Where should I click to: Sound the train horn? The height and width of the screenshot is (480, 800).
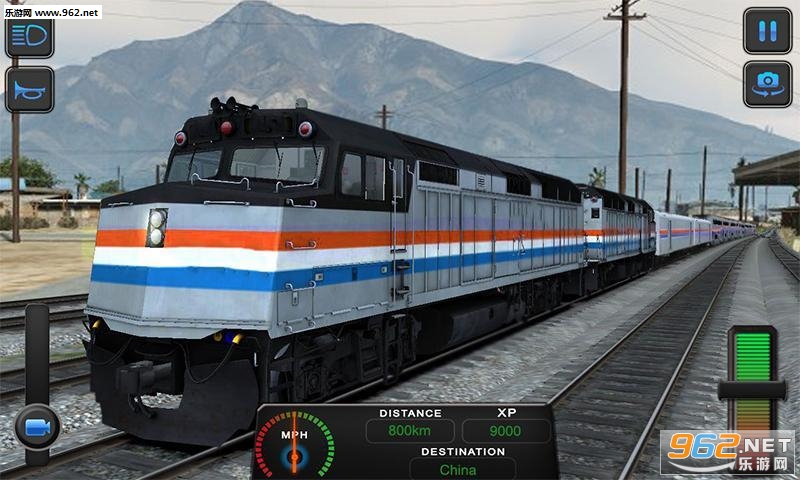click(x=29, y=90)
